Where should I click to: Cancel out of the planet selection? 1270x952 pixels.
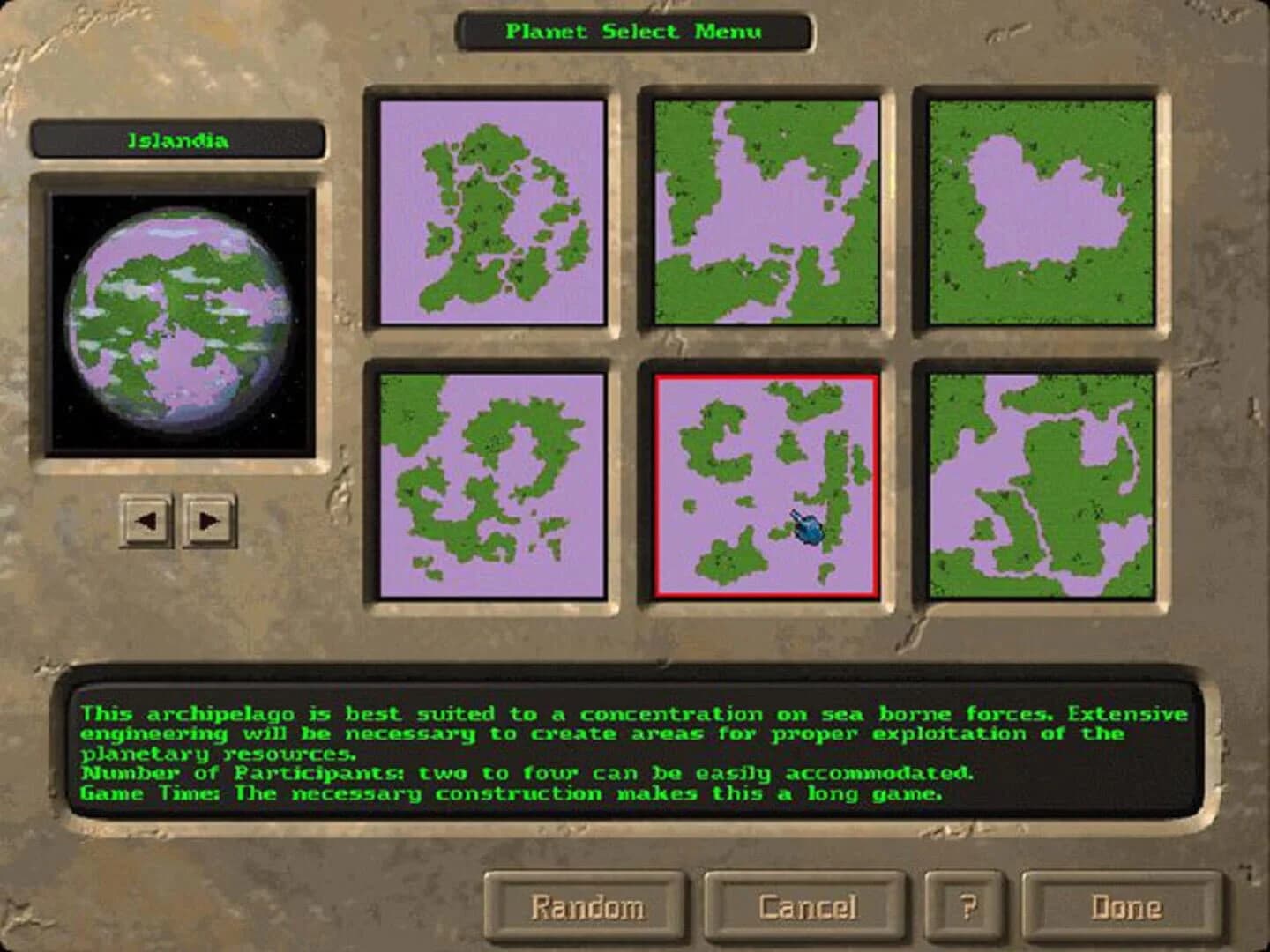pyautogui.click(x=808, y=906)
